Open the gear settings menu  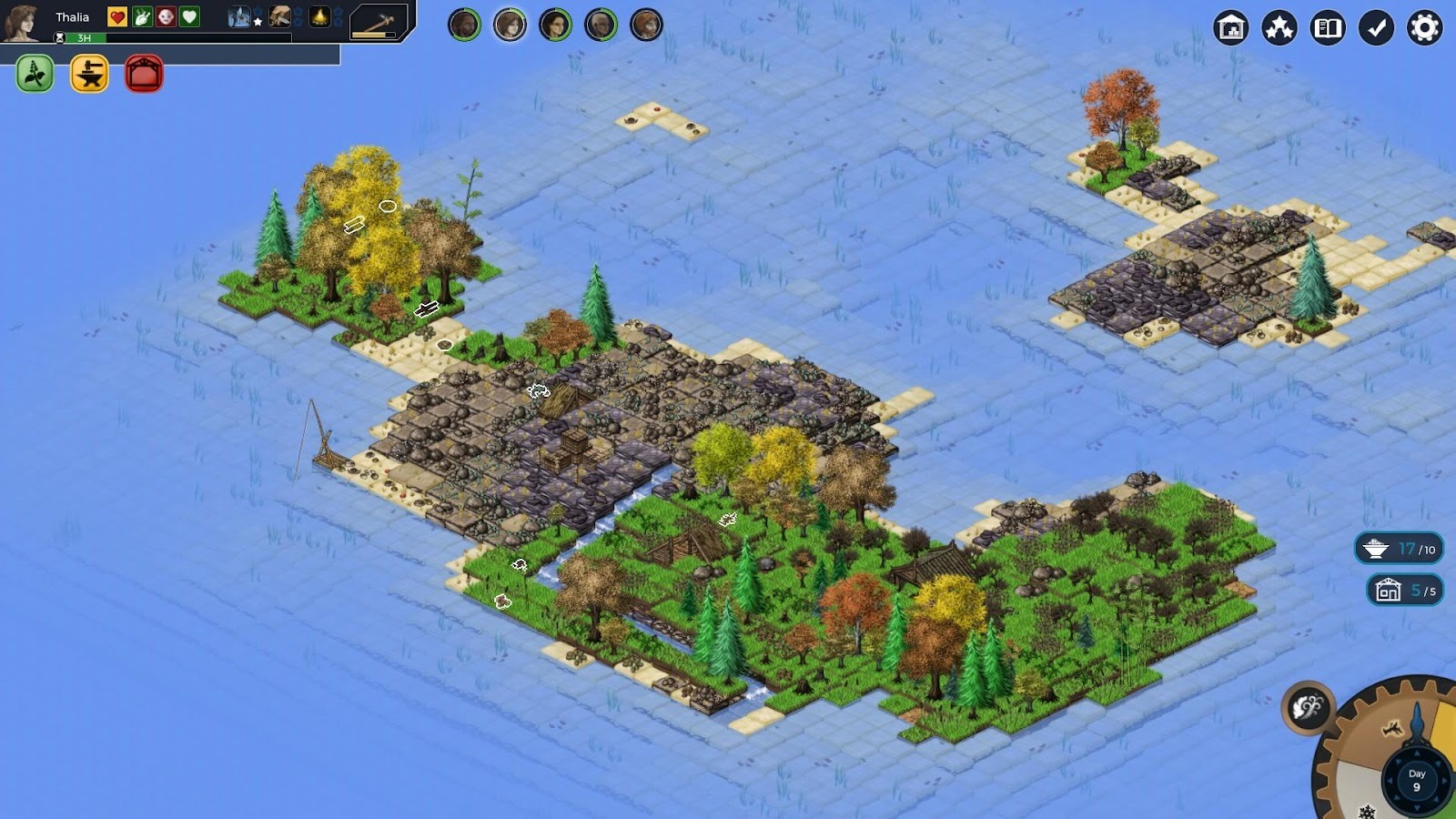coord(1424,28)
